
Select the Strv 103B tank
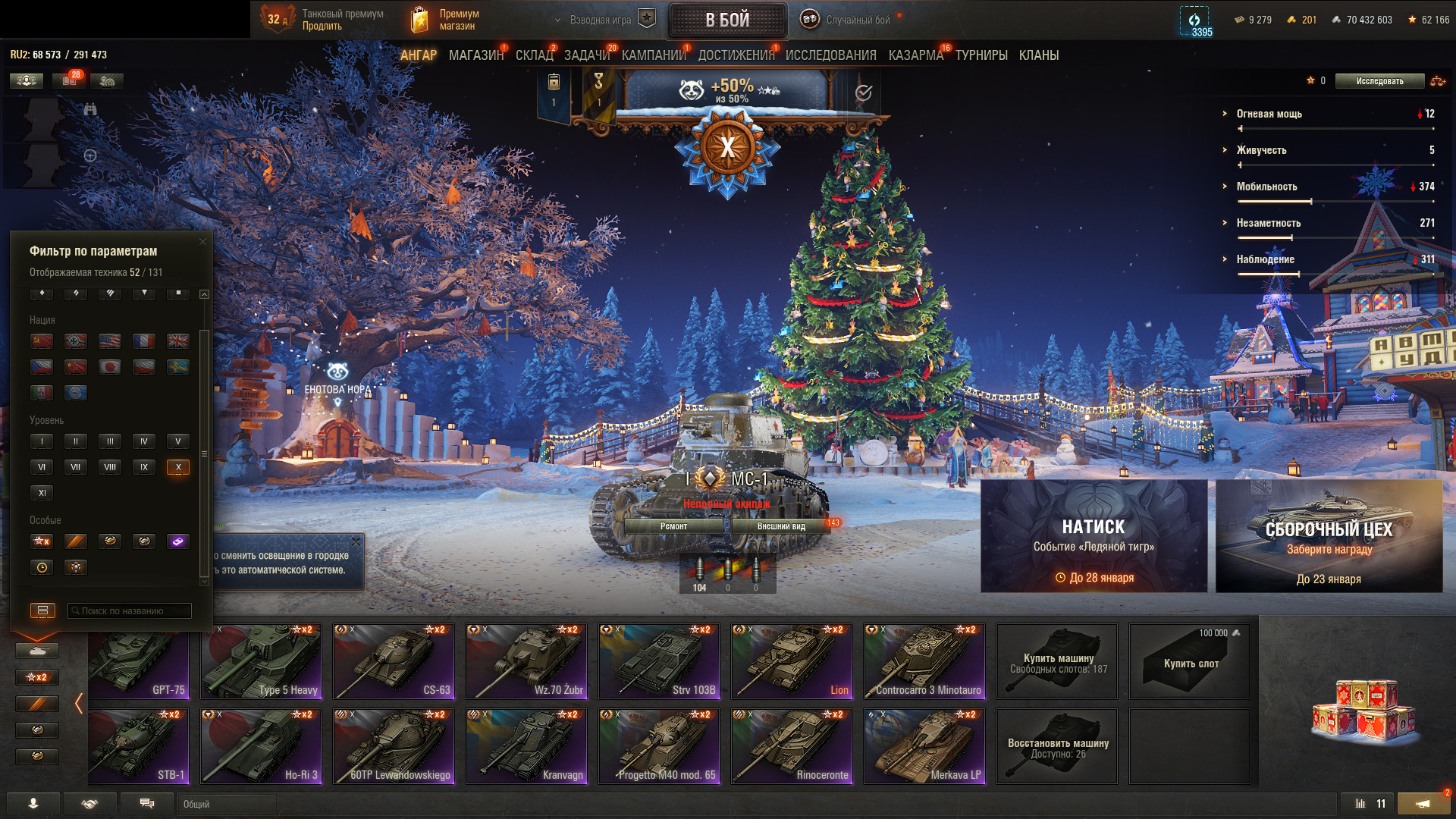pyautogui.click(x=658, y=661)
